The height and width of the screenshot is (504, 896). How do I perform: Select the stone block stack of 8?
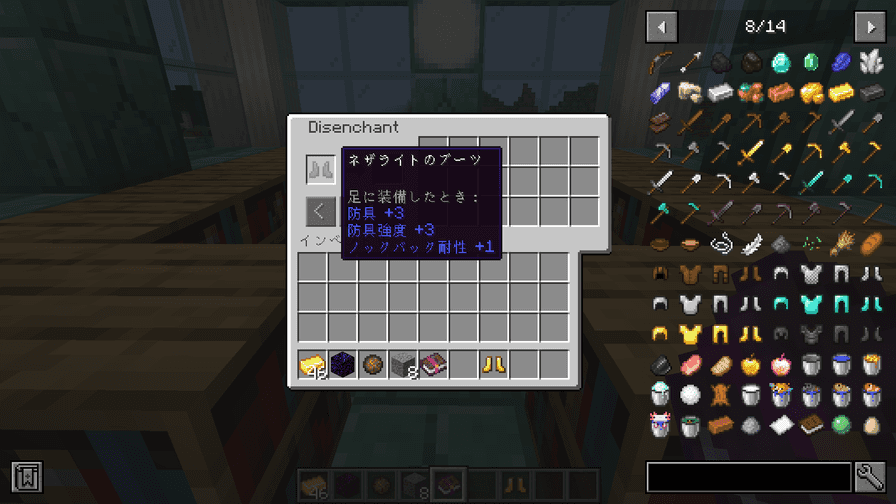tap(403, 365)
